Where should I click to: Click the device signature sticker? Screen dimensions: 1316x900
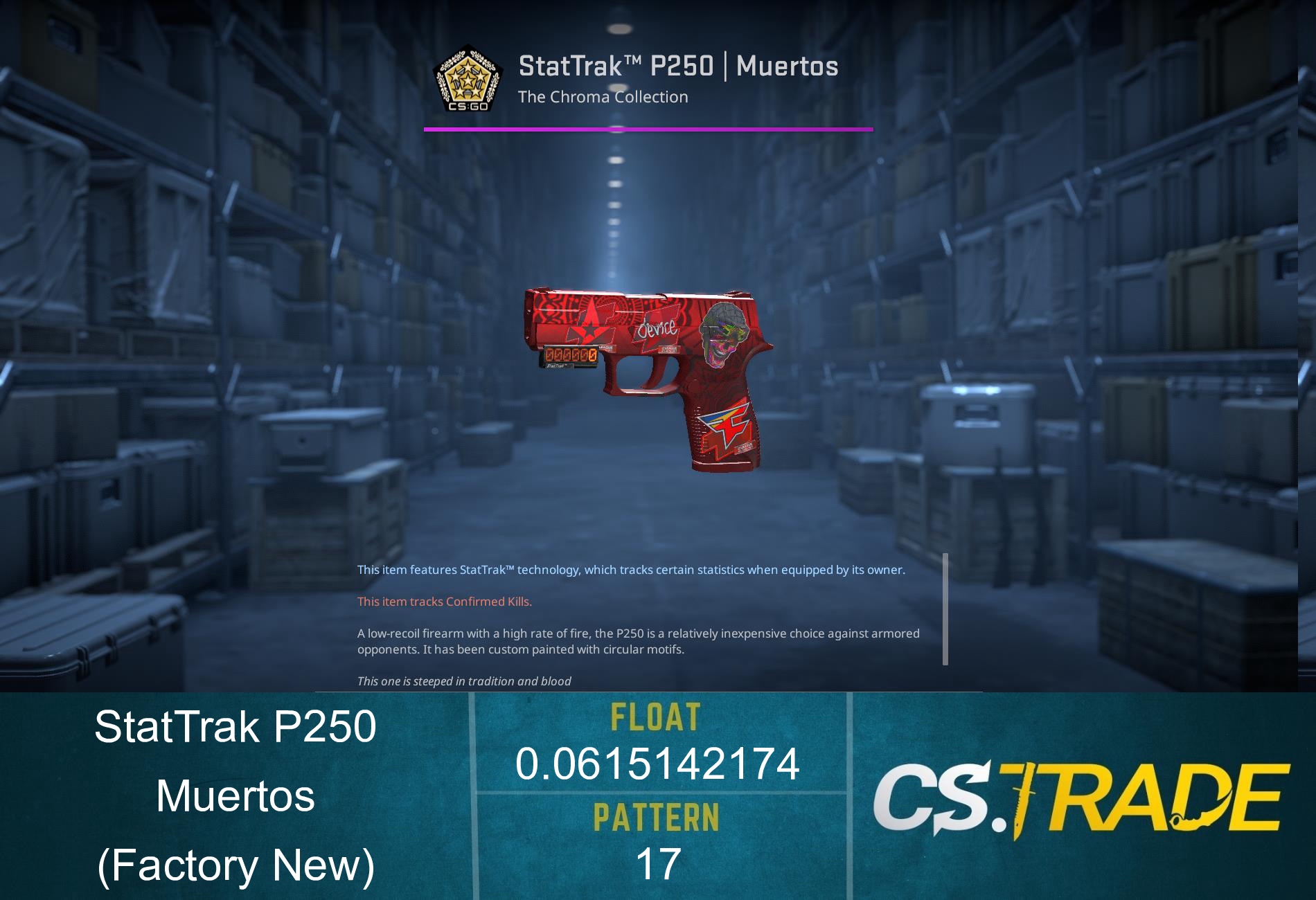tap(658, 330)
